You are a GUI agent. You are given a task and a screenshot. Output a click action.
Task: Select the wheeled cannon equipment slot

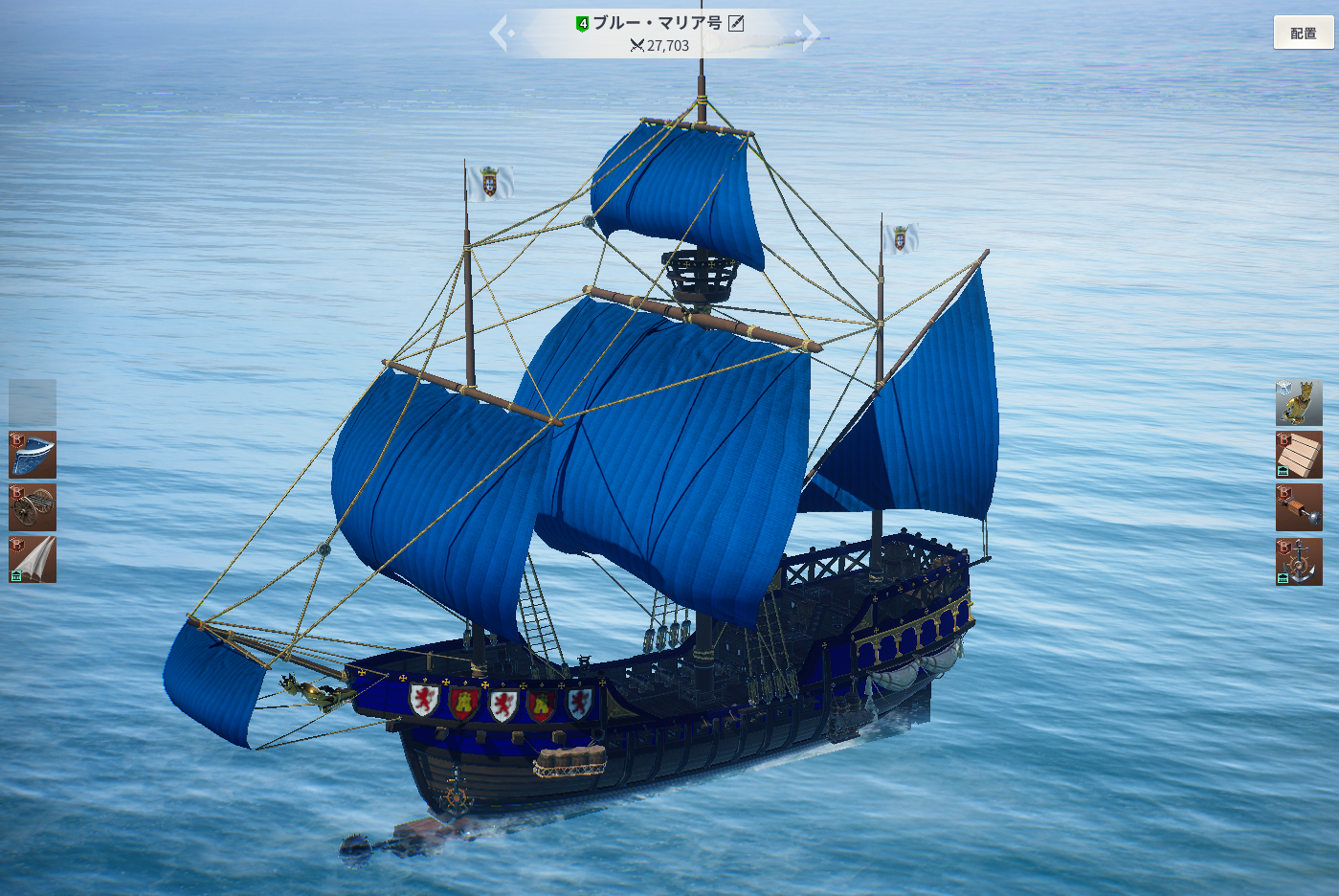[33, 507]
